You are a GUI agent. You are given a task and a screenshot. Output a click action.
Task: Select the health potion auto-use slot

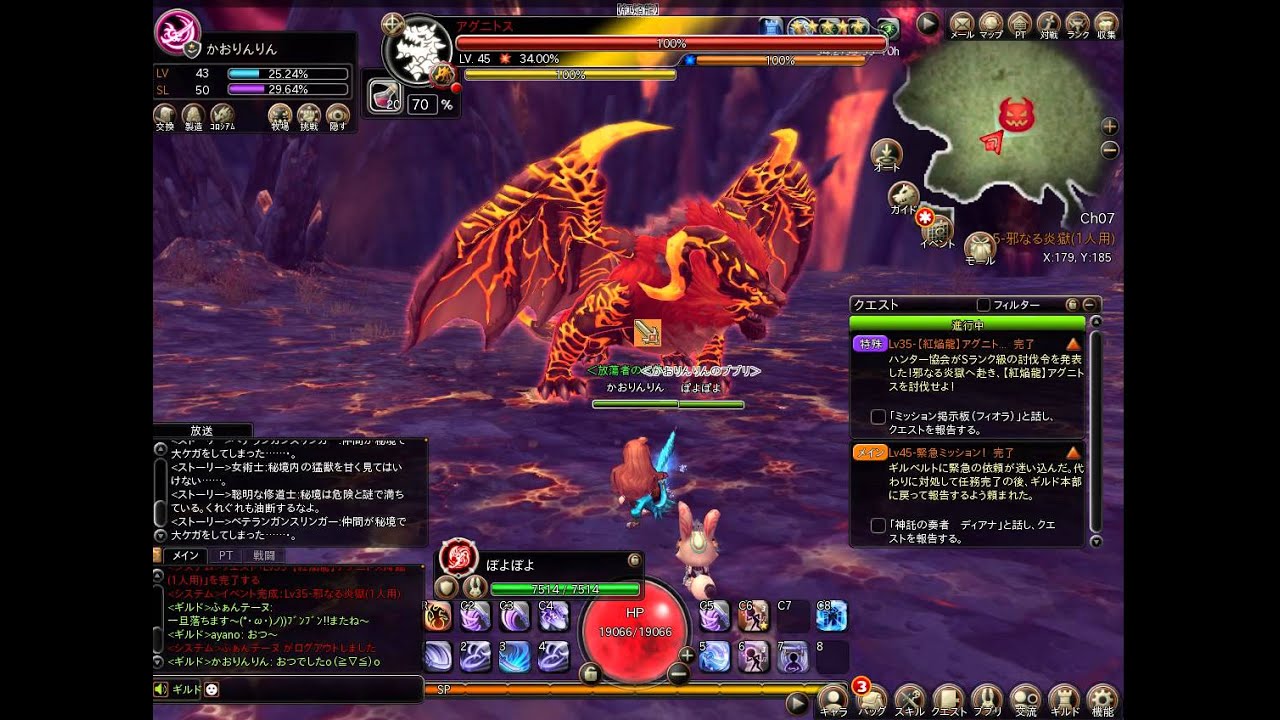[385, 95]
